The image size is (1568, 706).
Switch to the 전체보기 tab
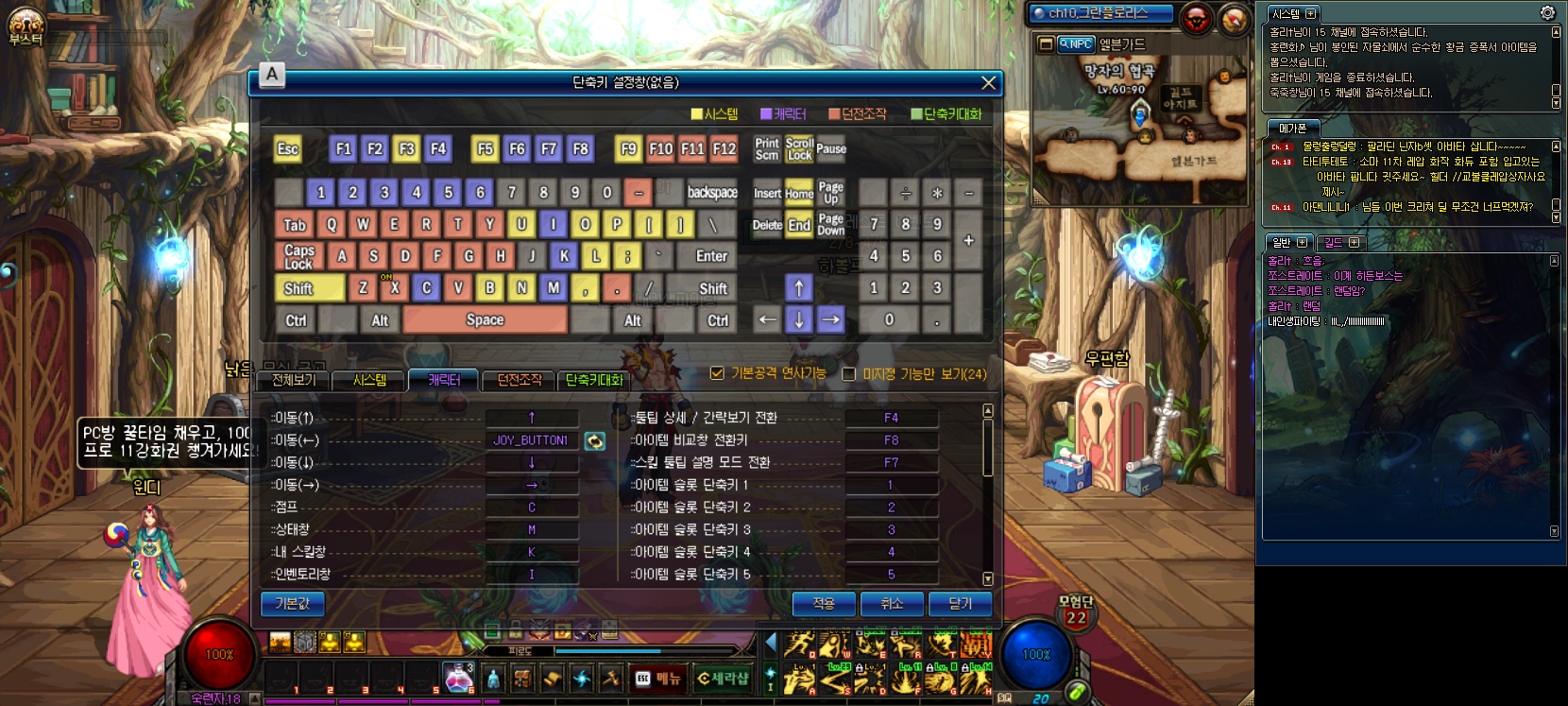tap(293, 380)
